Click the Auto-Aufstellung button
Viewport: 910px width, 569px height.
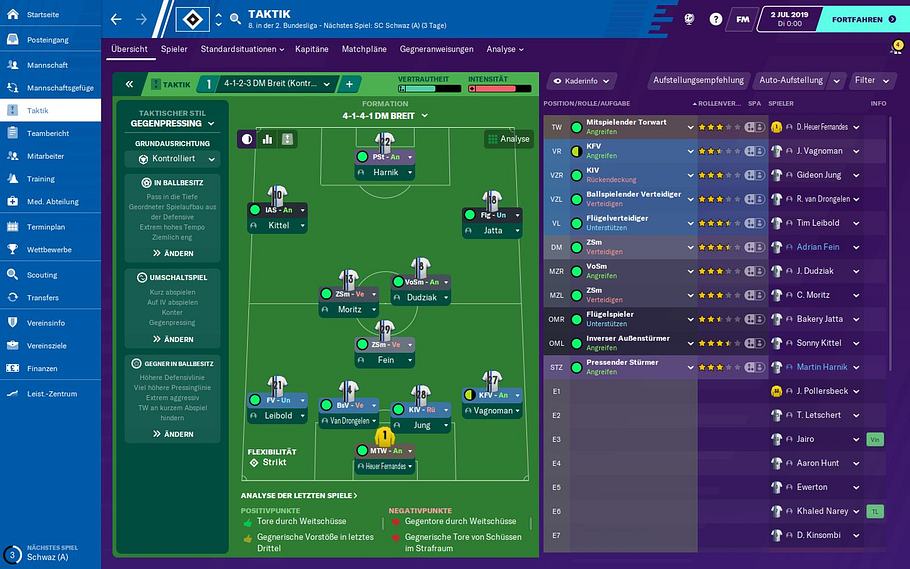[x=790, y=80]
